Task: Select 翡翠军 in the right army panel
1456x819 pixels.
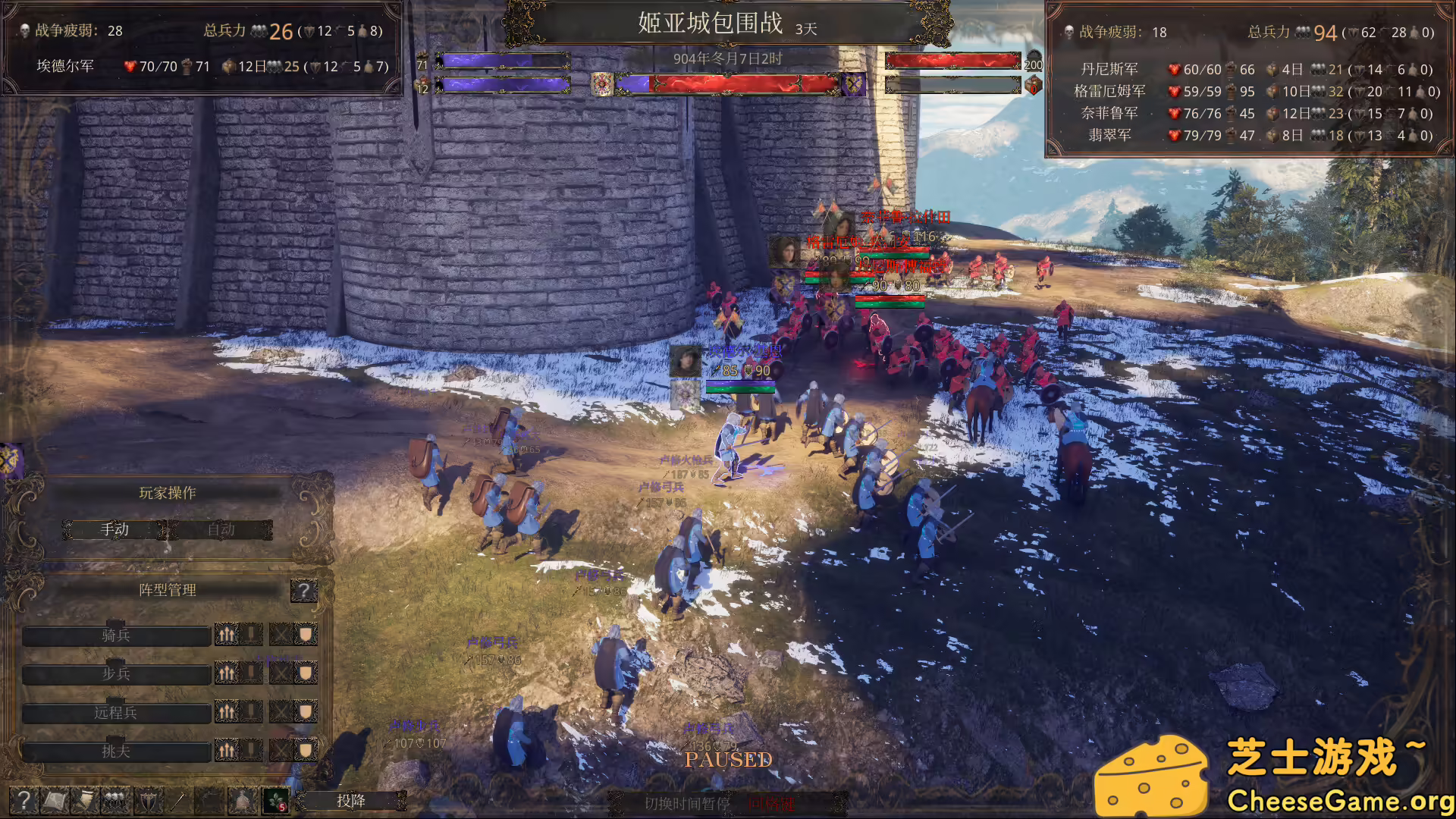Action: (1112, 136)
